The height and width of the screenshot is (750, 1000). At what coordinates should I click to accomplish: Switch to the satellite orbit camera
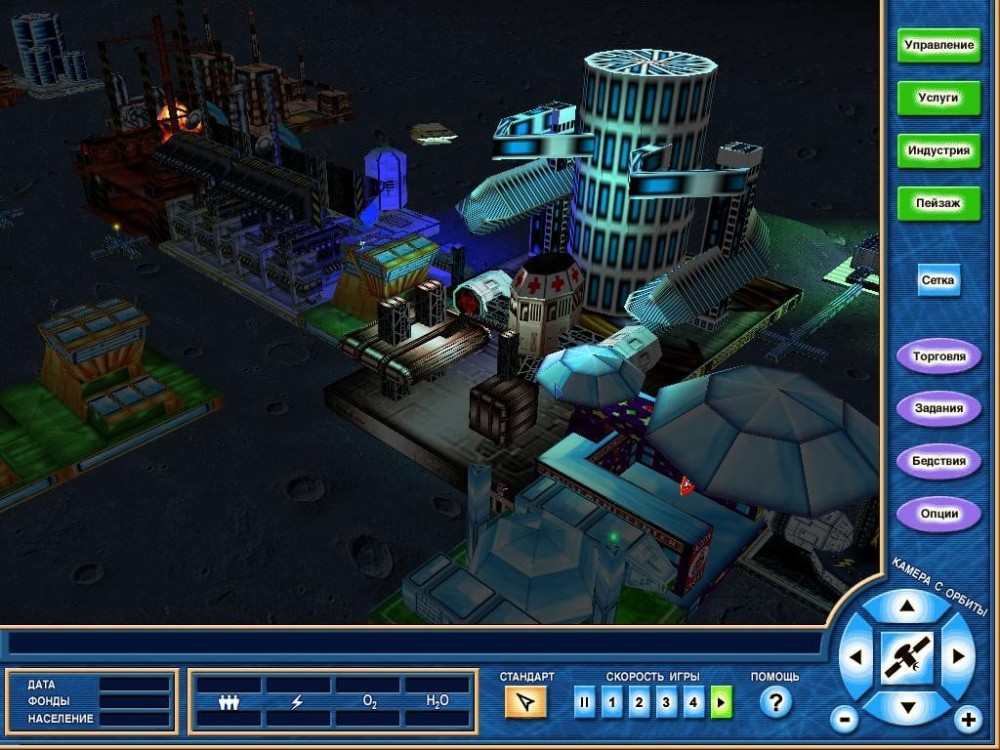click(907, 658)
